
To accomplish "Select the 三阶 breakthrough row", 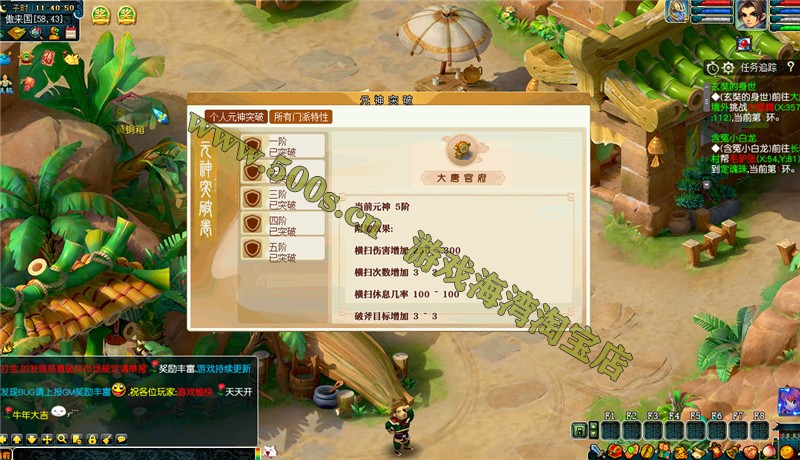I will (x=284, y=198).
